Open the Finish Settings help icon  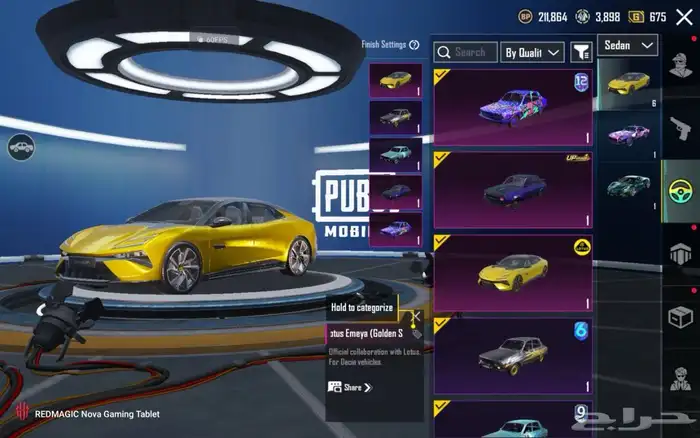click(x=414, y=44)
